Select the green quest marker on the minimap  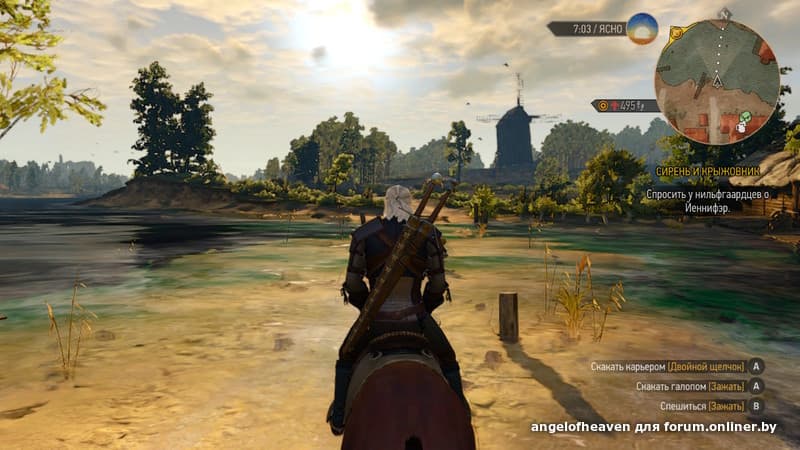coord(745,119)
